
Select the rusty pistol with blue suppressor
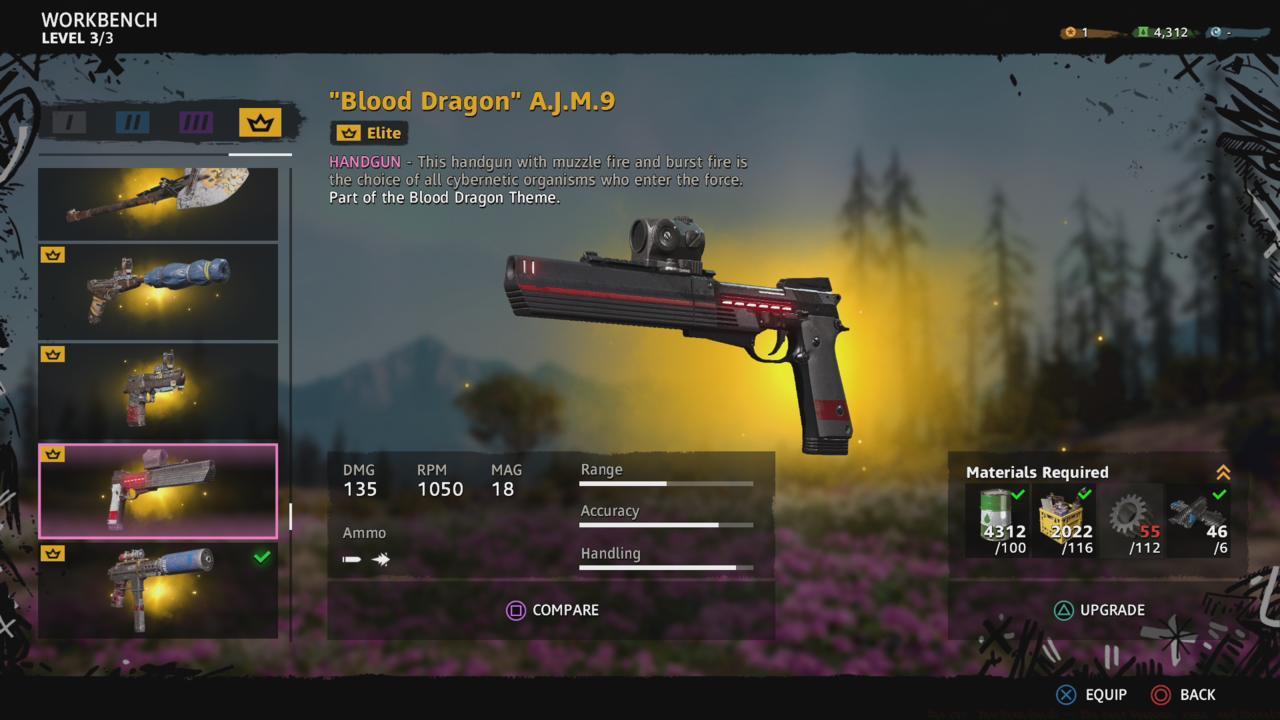(158, 291)
